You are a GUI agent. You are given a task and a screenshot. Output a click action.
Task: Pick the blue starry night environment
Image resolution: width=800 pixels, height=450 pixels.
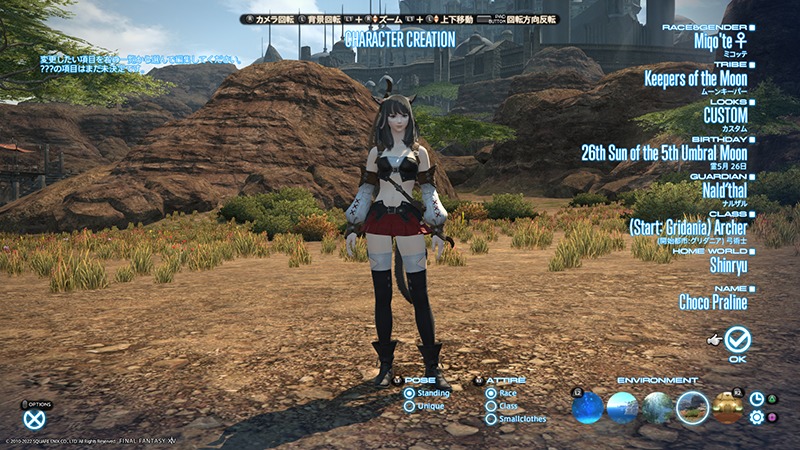click(588, 407)
